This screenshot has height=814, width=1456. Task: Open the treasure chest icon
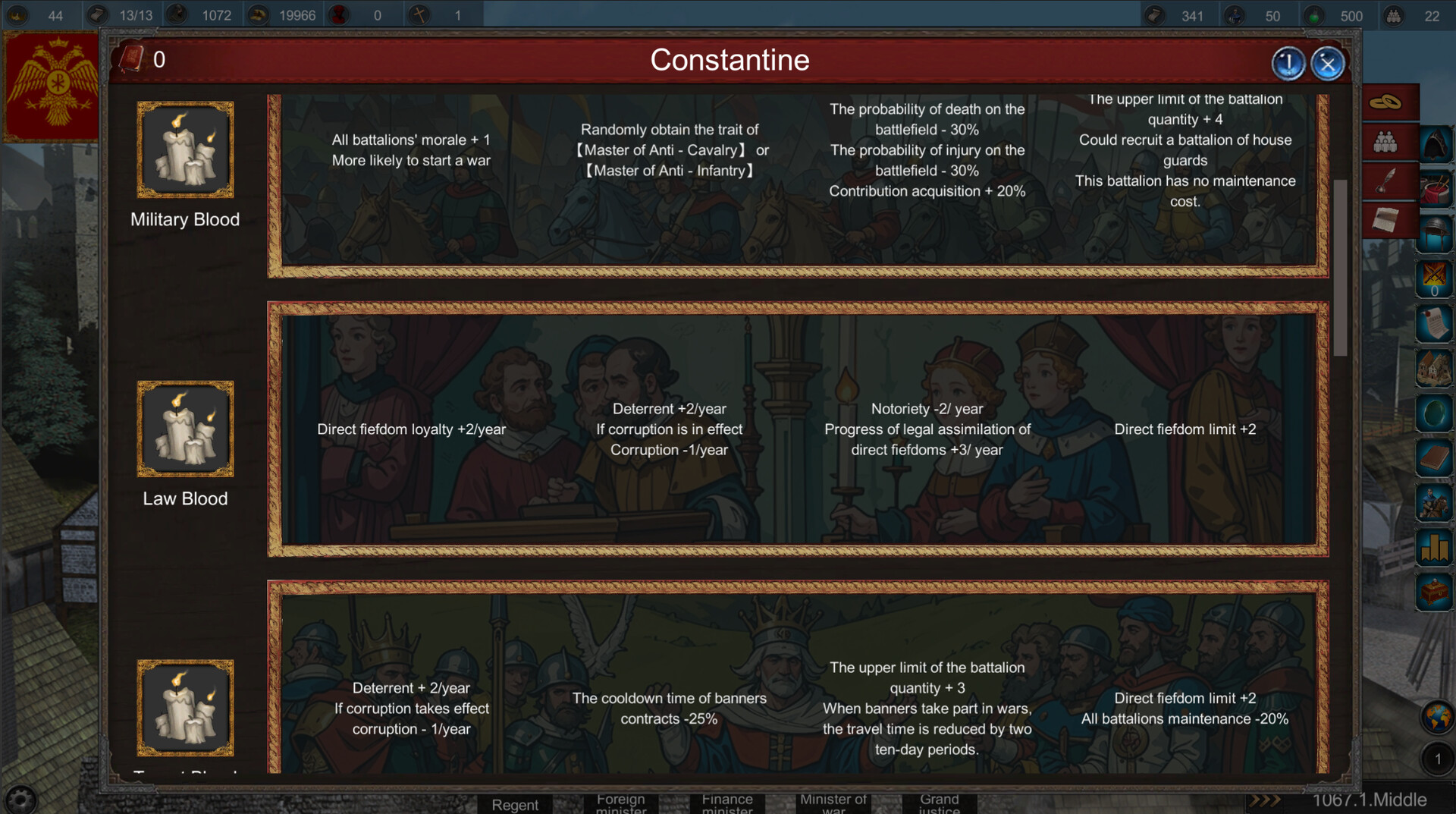(x=1434, y=592)
